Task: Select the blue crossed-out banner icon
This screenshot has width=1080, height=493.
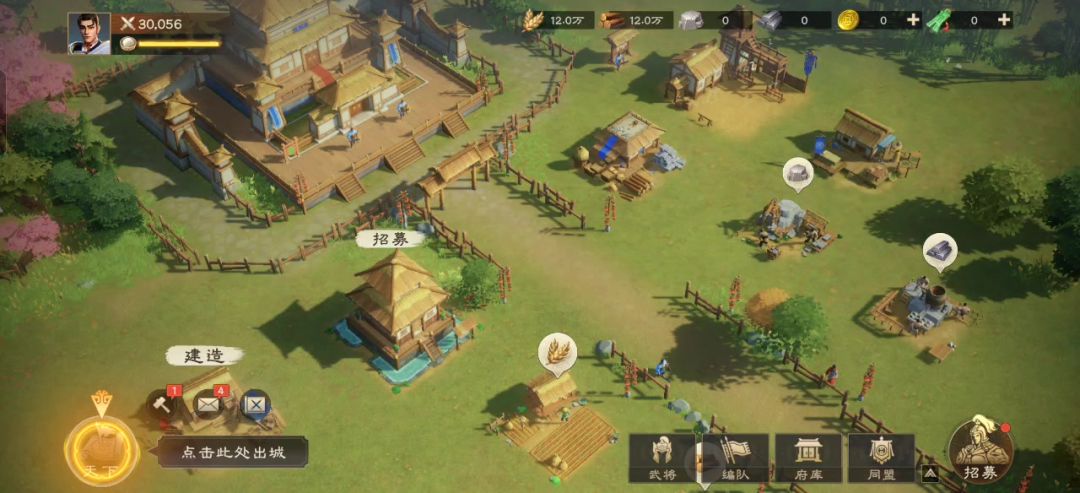Action: tap(255, 404)
